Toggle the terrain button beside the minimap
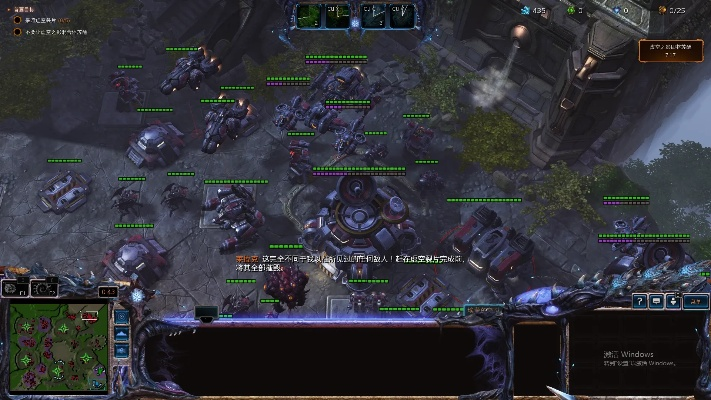The width and height of the screenshot is (711, 400). pos(121,334)
